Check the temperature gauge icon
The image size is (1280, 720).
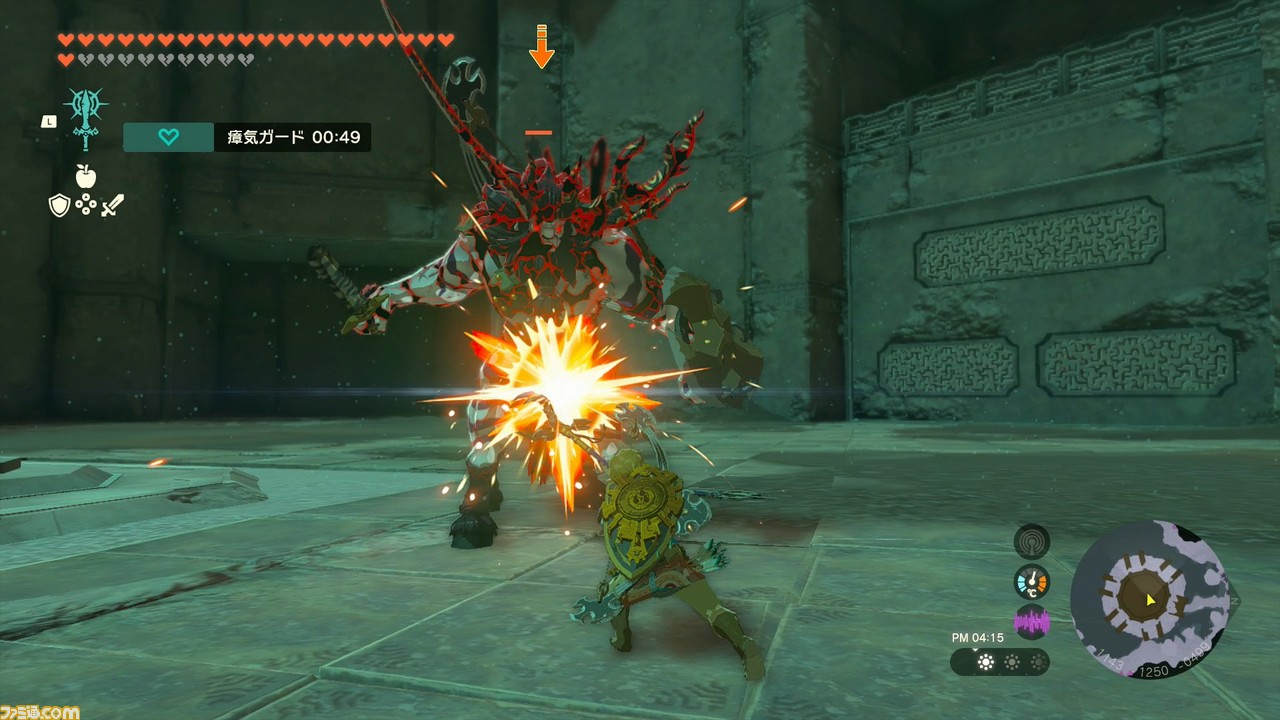pos(1032,582)
